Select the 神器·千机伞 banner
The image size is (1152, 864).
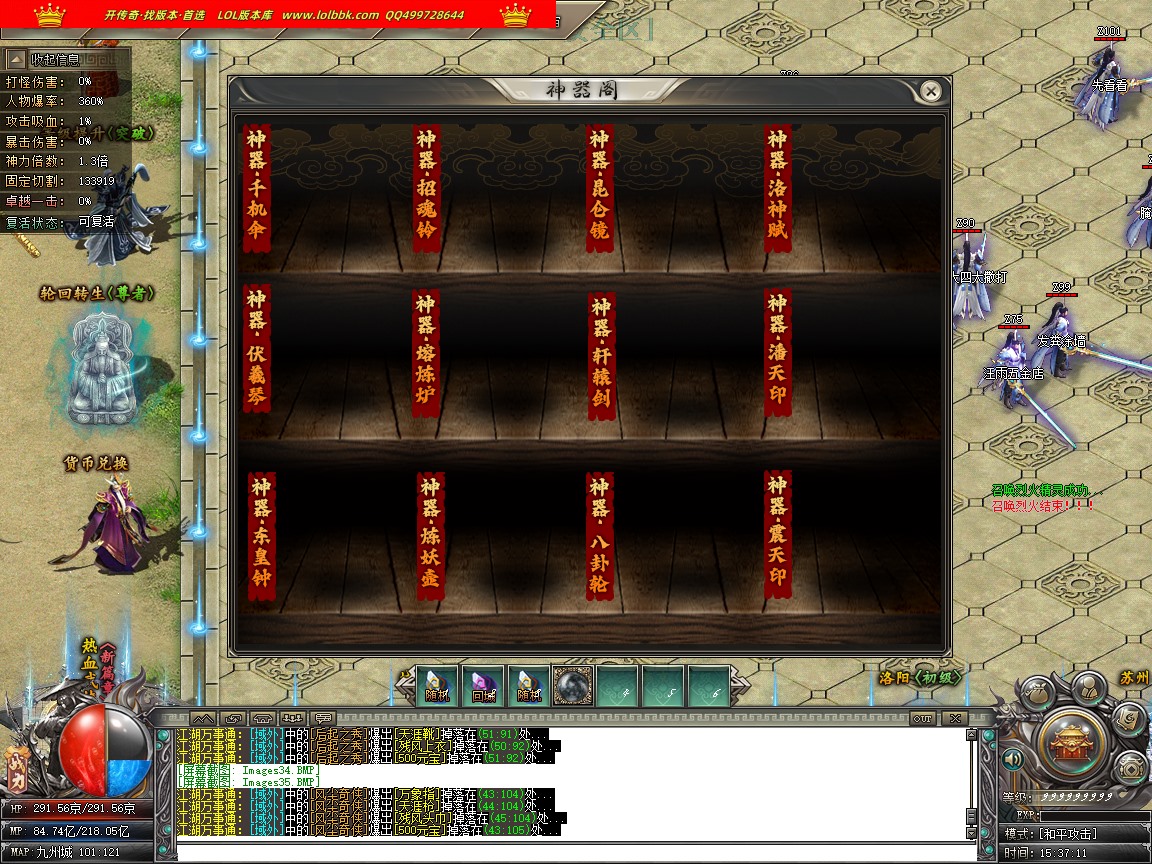[257, 189]
